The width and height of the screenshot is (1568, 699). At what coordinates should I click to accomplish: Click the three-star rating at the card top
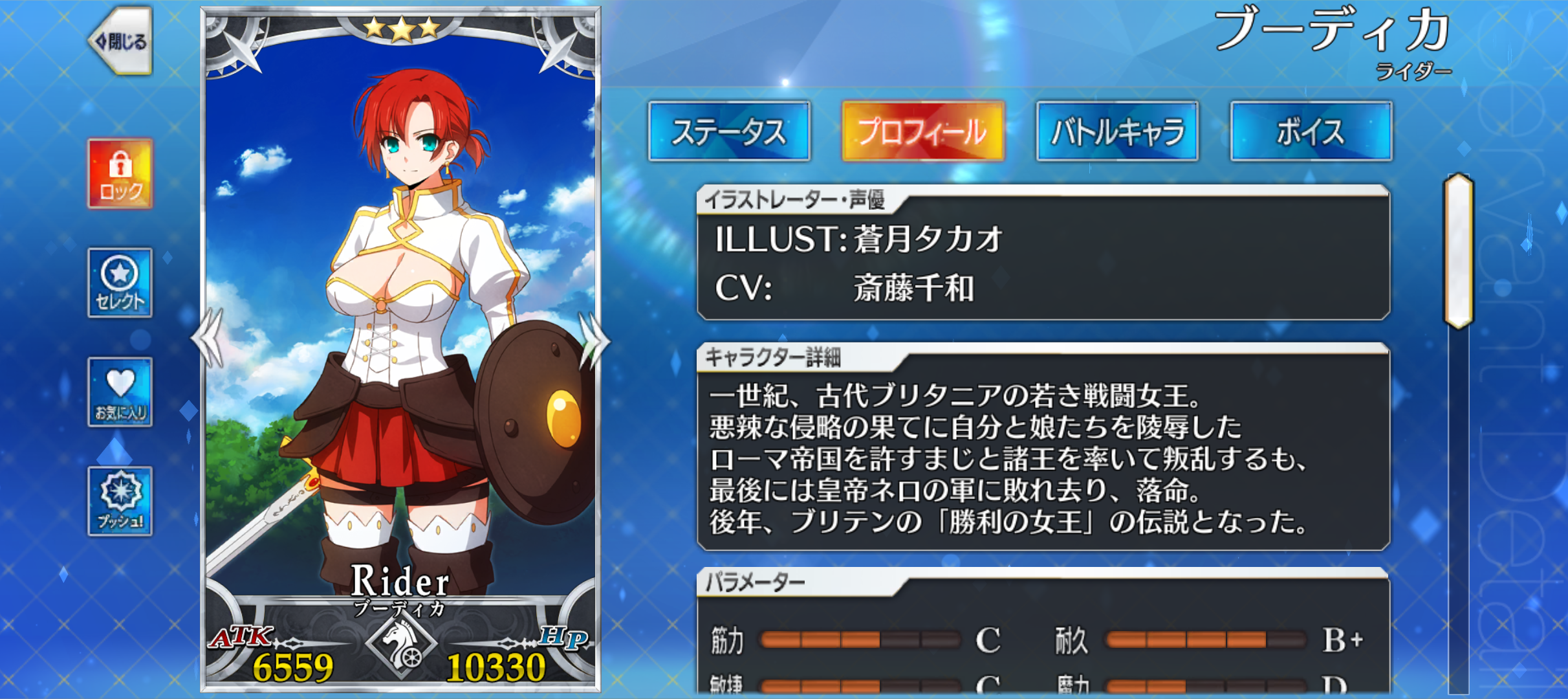click(402, 27)
